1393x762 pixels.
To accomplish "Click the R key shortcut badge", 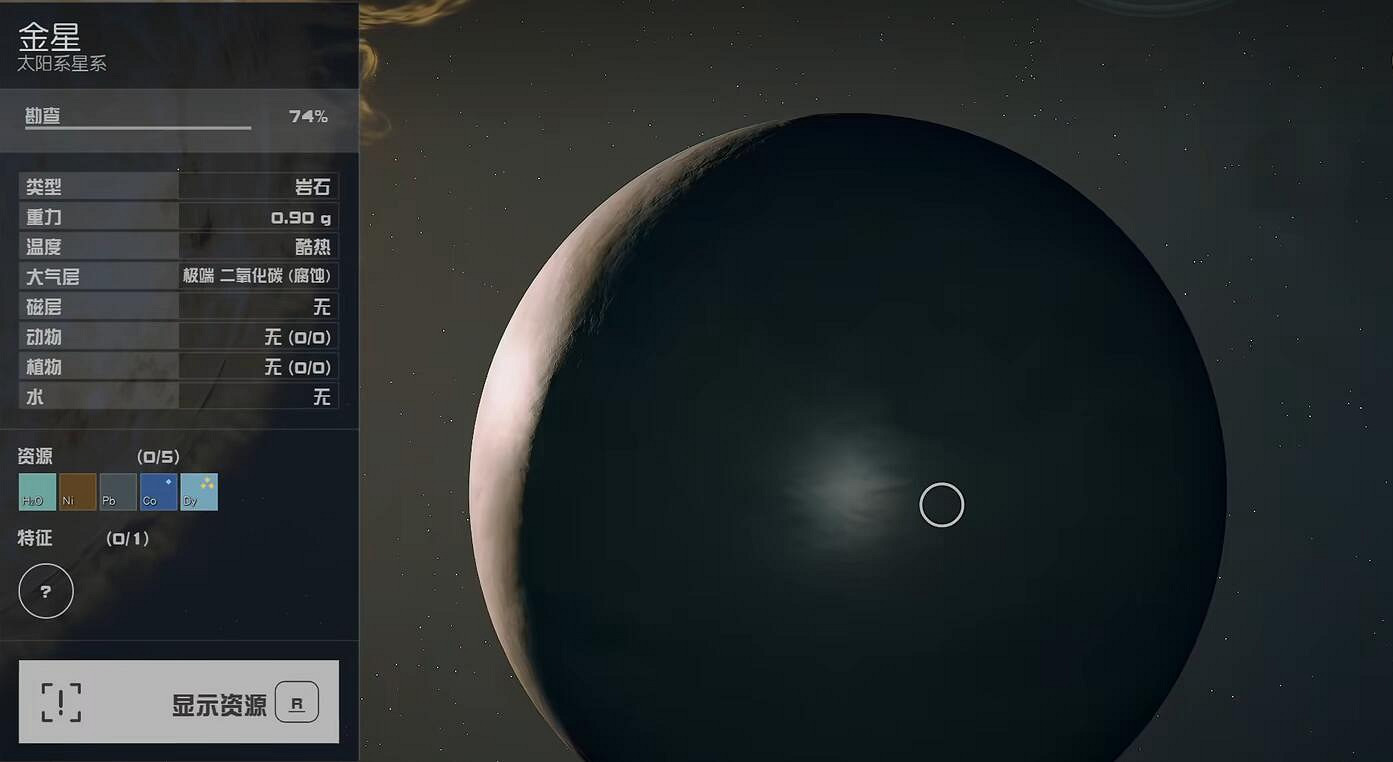I will (296, 702).
